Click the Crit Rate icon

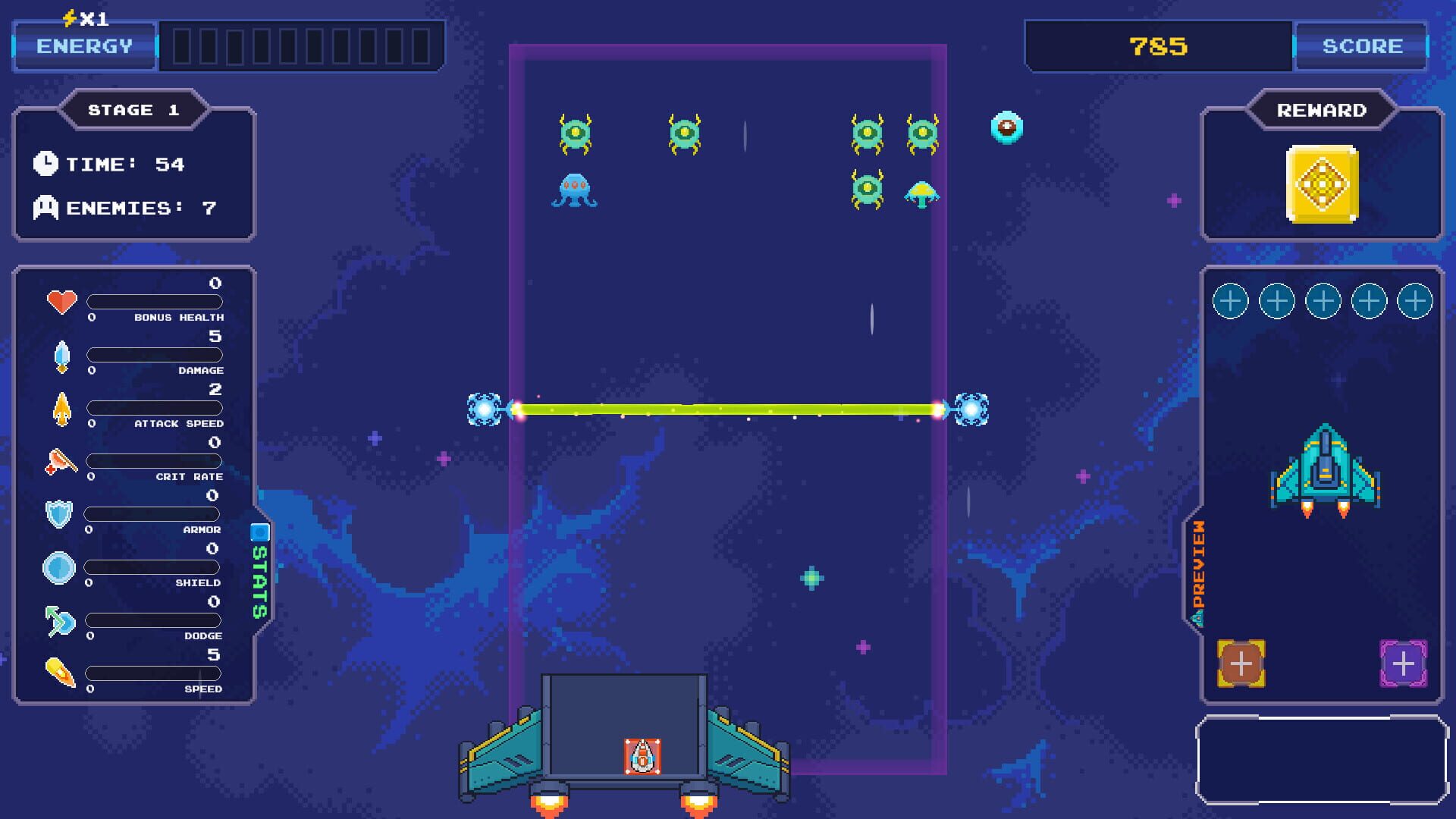pos(59,460)
